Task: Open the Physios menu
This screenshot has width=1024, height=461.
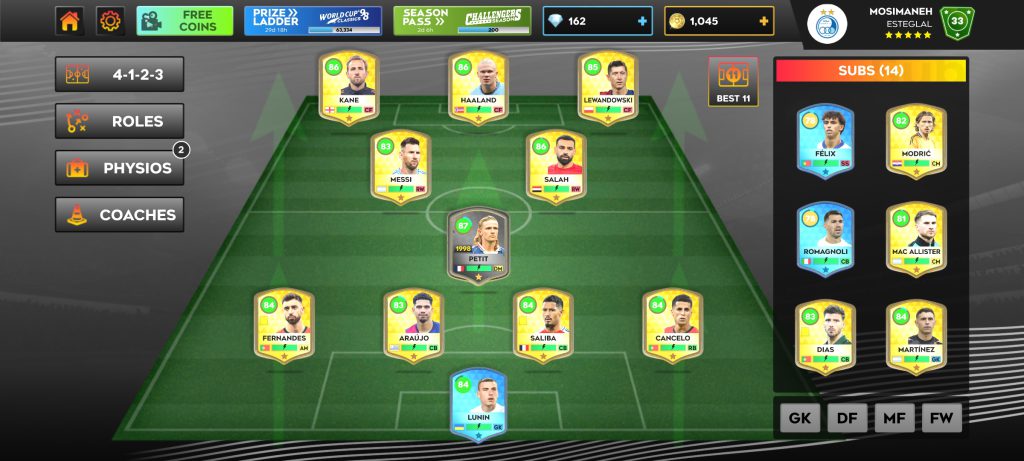Action: coord(119,168)
